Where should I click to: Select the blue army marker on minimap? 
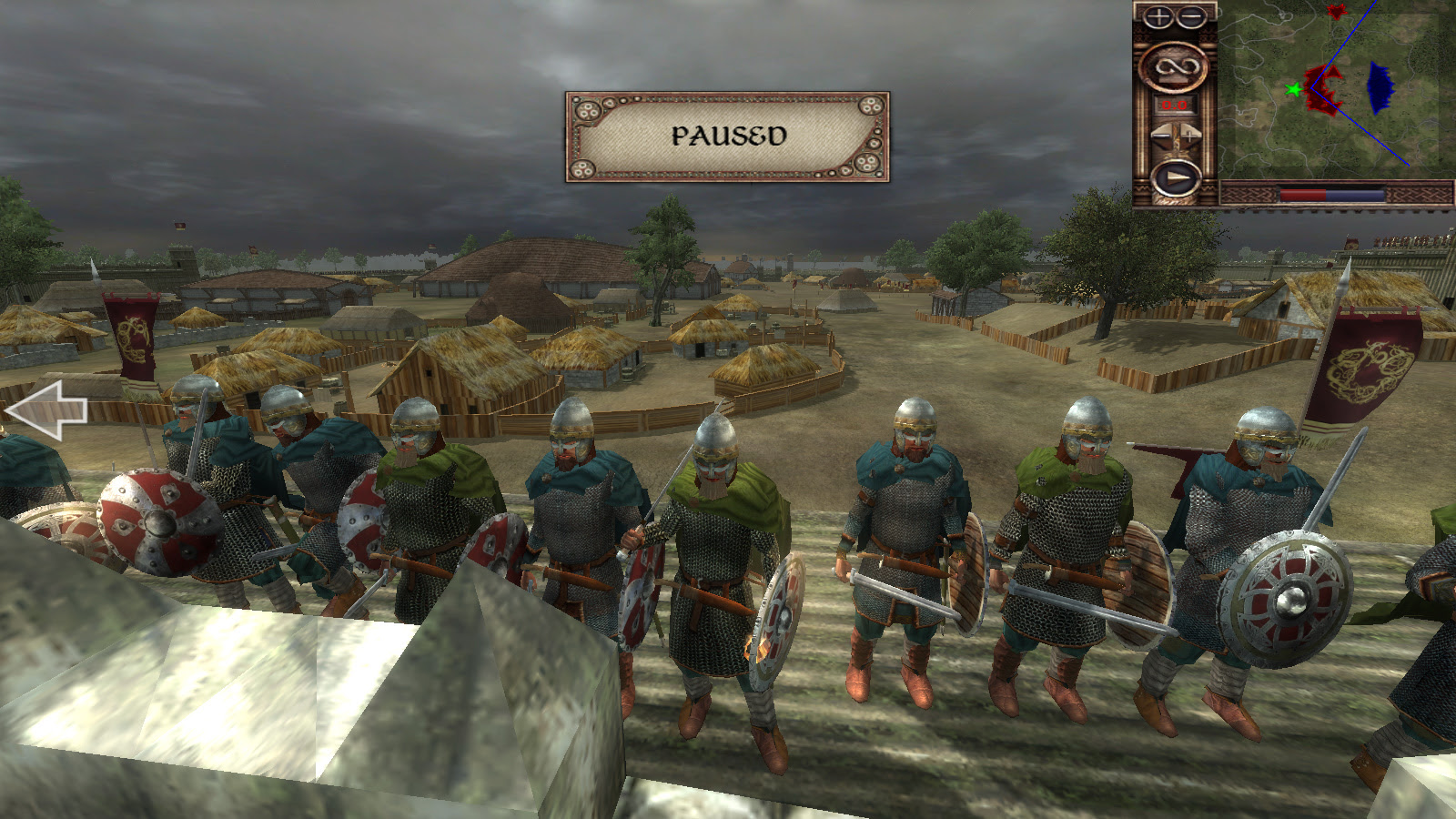click(1380, 87)
